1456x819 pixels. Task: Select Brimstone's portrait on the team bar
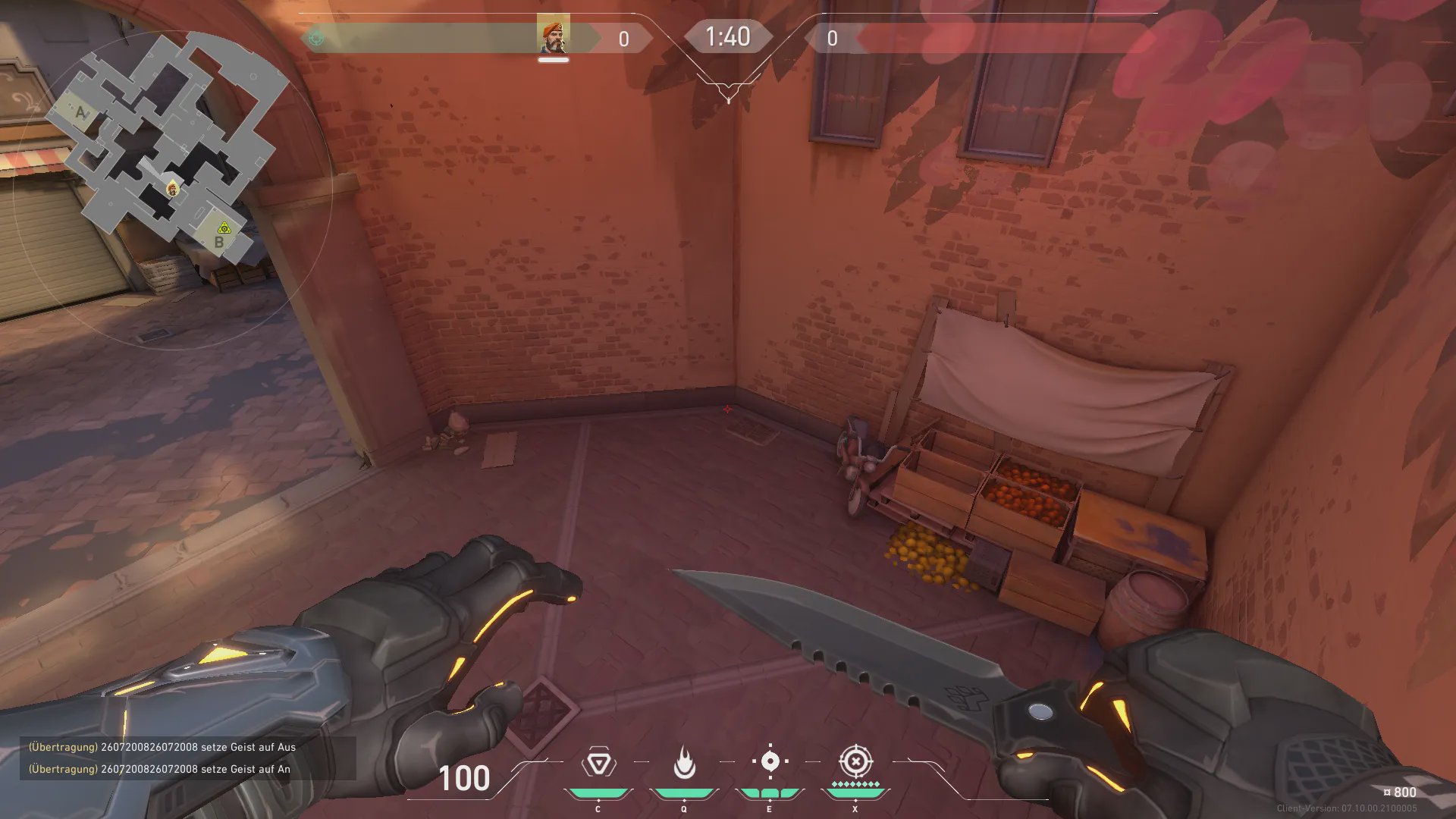click(553, 36)
